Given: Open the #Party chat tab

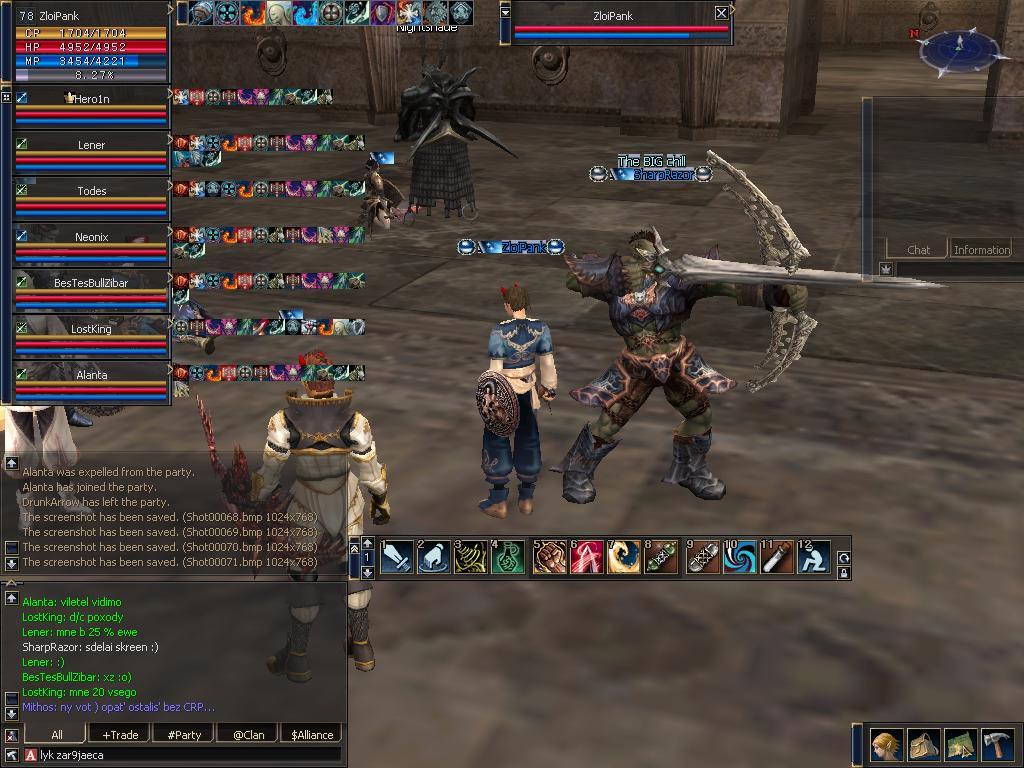Looking at the screenshot, I should coord(184,735).
